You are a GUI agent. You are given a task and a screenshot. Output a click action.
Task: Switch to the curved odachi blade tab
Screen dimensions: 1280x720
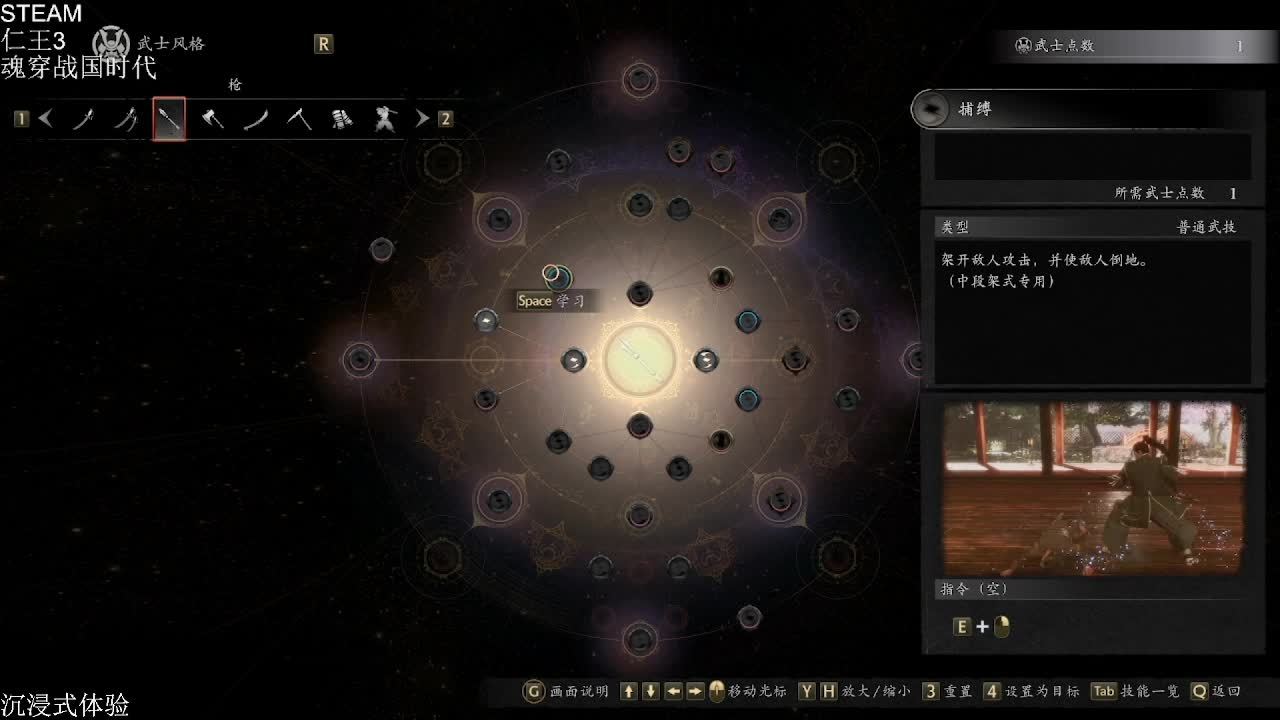point(256,119)
